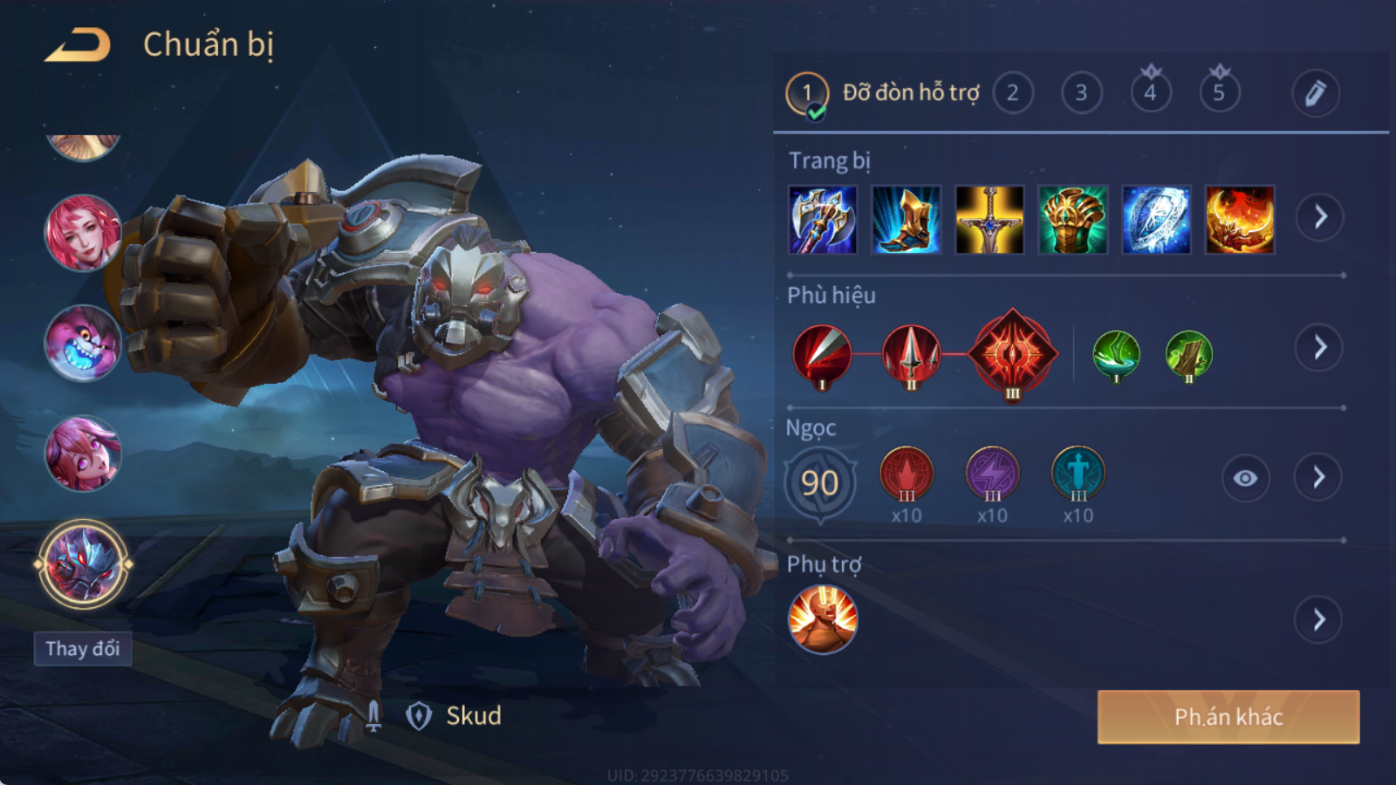Pick the double-bladed axe equipment item
Viewport: 1396px width, 785px height.
822,219
